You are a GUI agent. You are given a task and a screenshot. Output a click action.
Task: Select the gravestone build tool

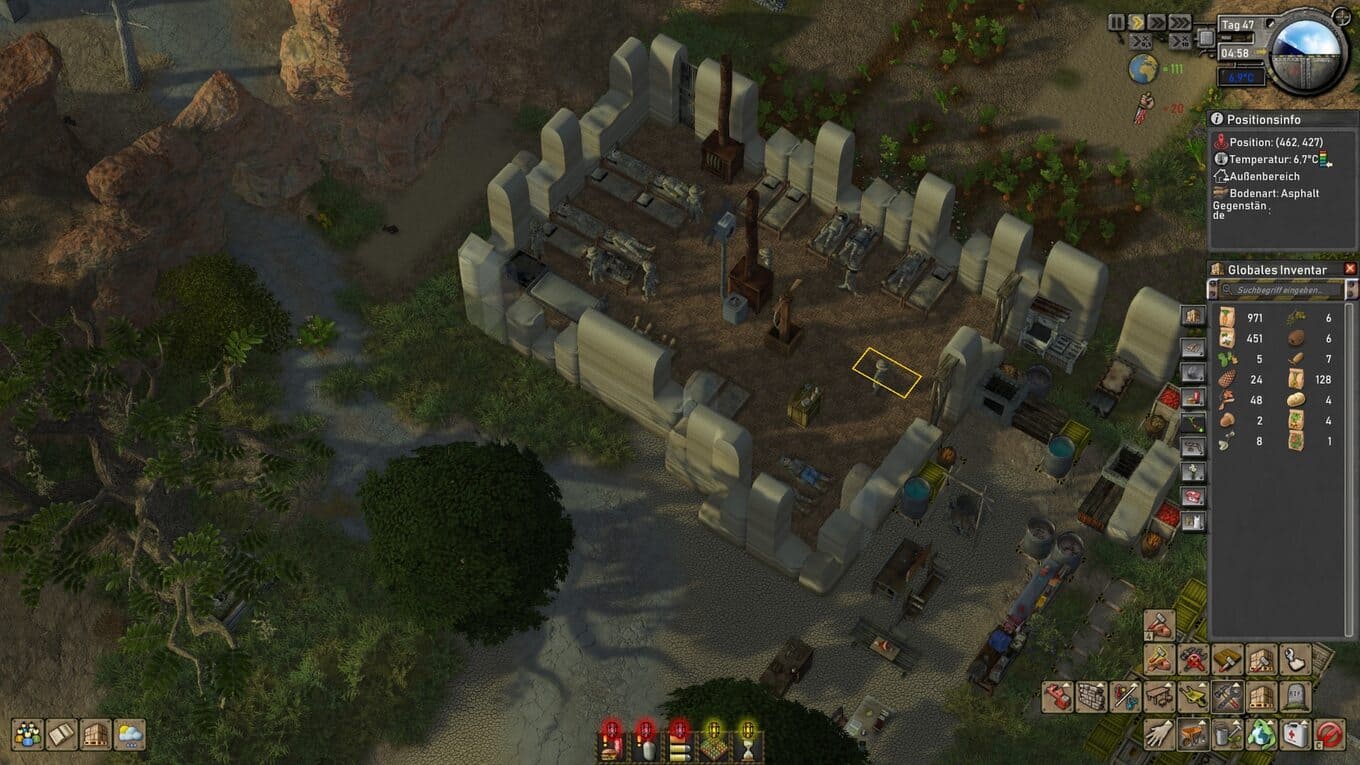(x=1296, y=696)
